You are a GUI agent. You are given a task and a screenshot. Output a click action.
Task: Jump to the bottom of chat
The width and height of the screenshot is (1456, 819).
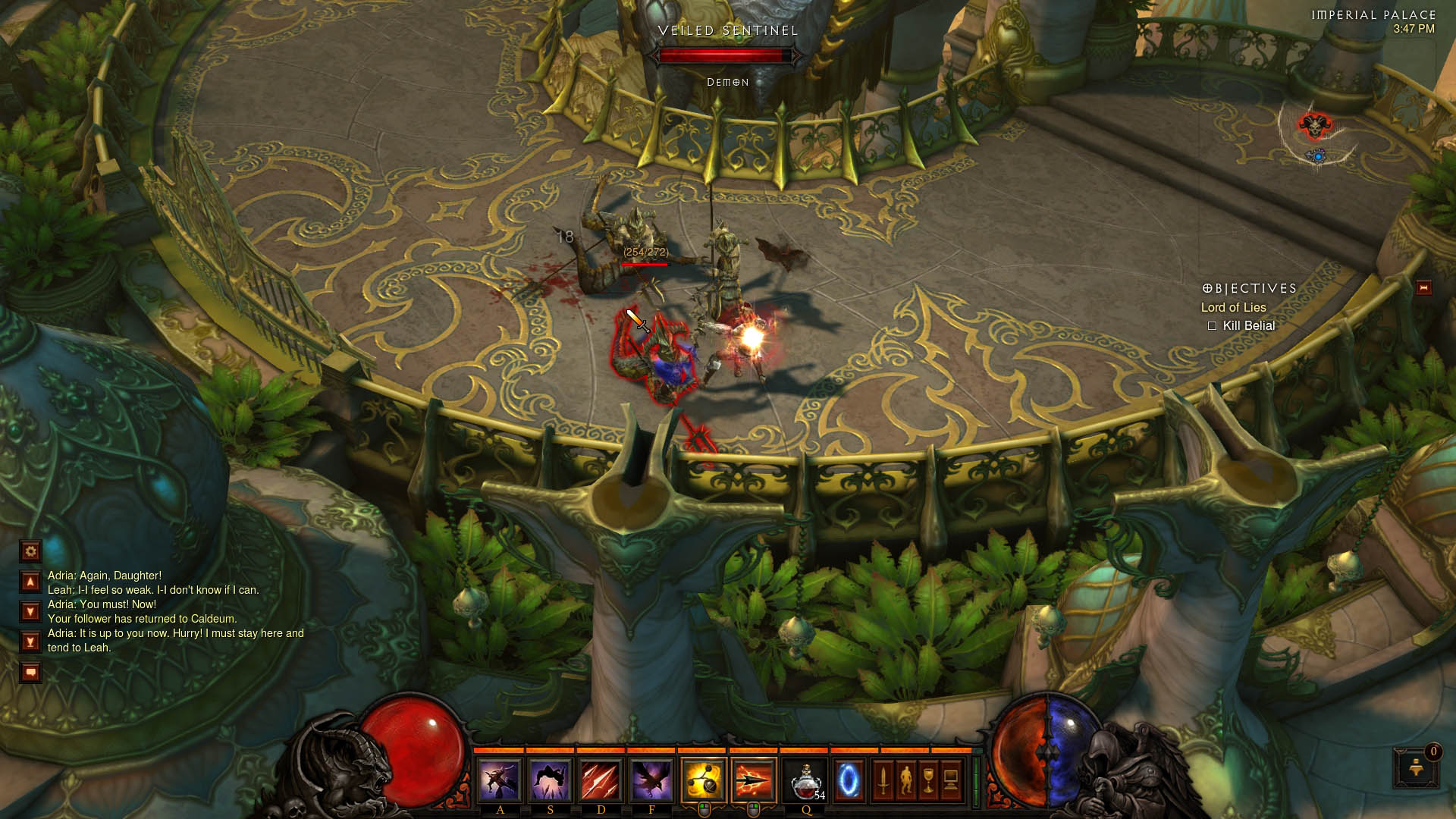coord(30,642)
